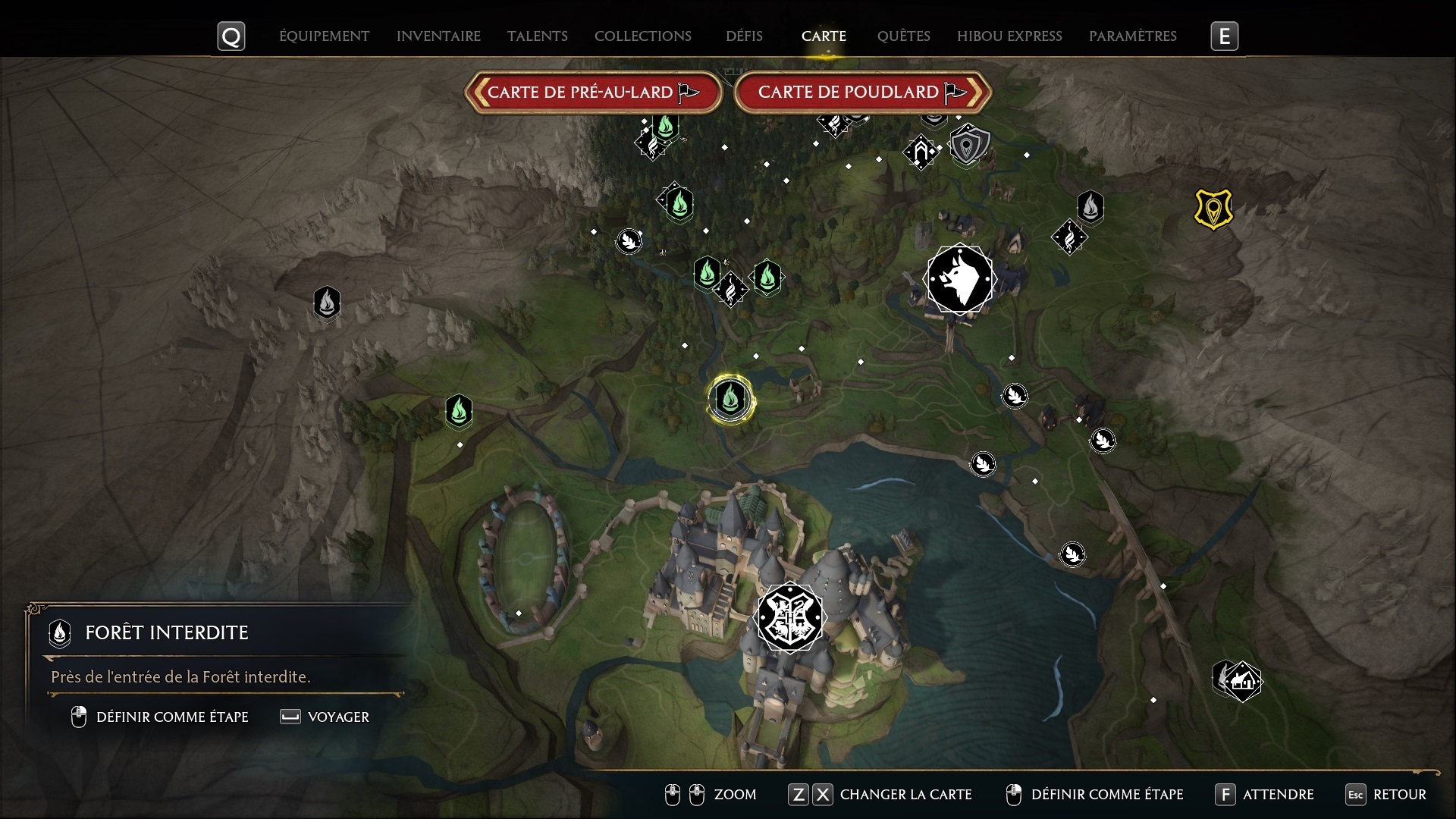
Task: Choose the Attendre option
Action: [1278, 795]
